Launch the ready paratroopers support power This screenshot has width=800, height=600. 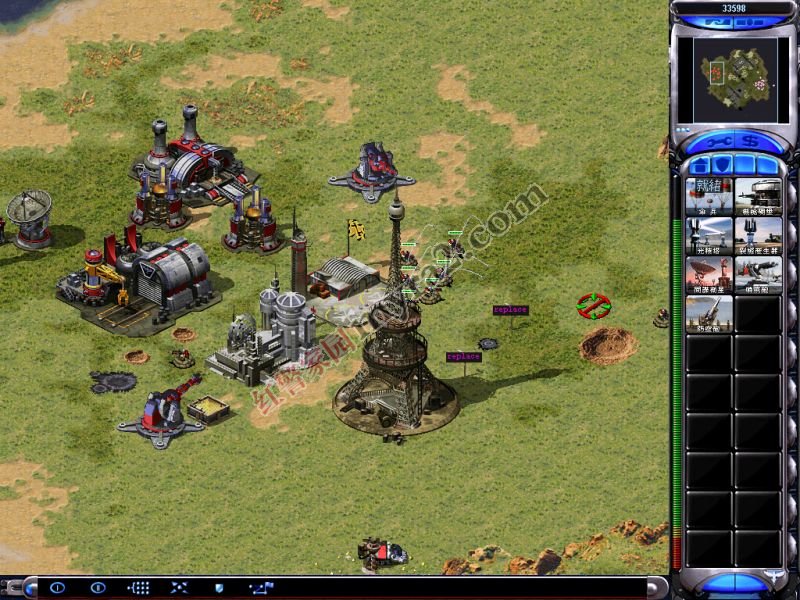(709, 197)
